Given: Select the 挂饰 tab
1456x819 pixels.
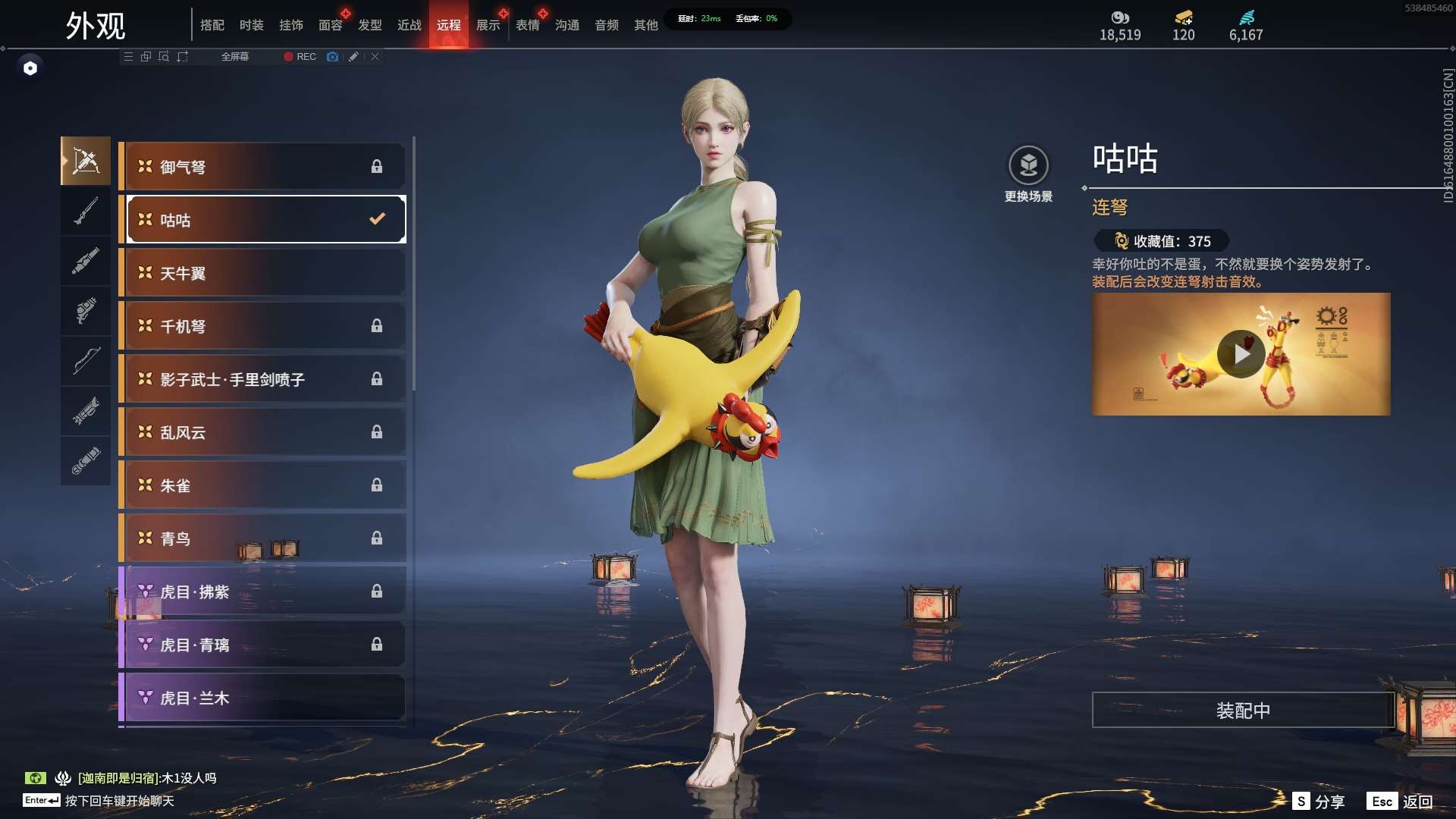Looking at the screenshot, I should [x=290, y=25].
